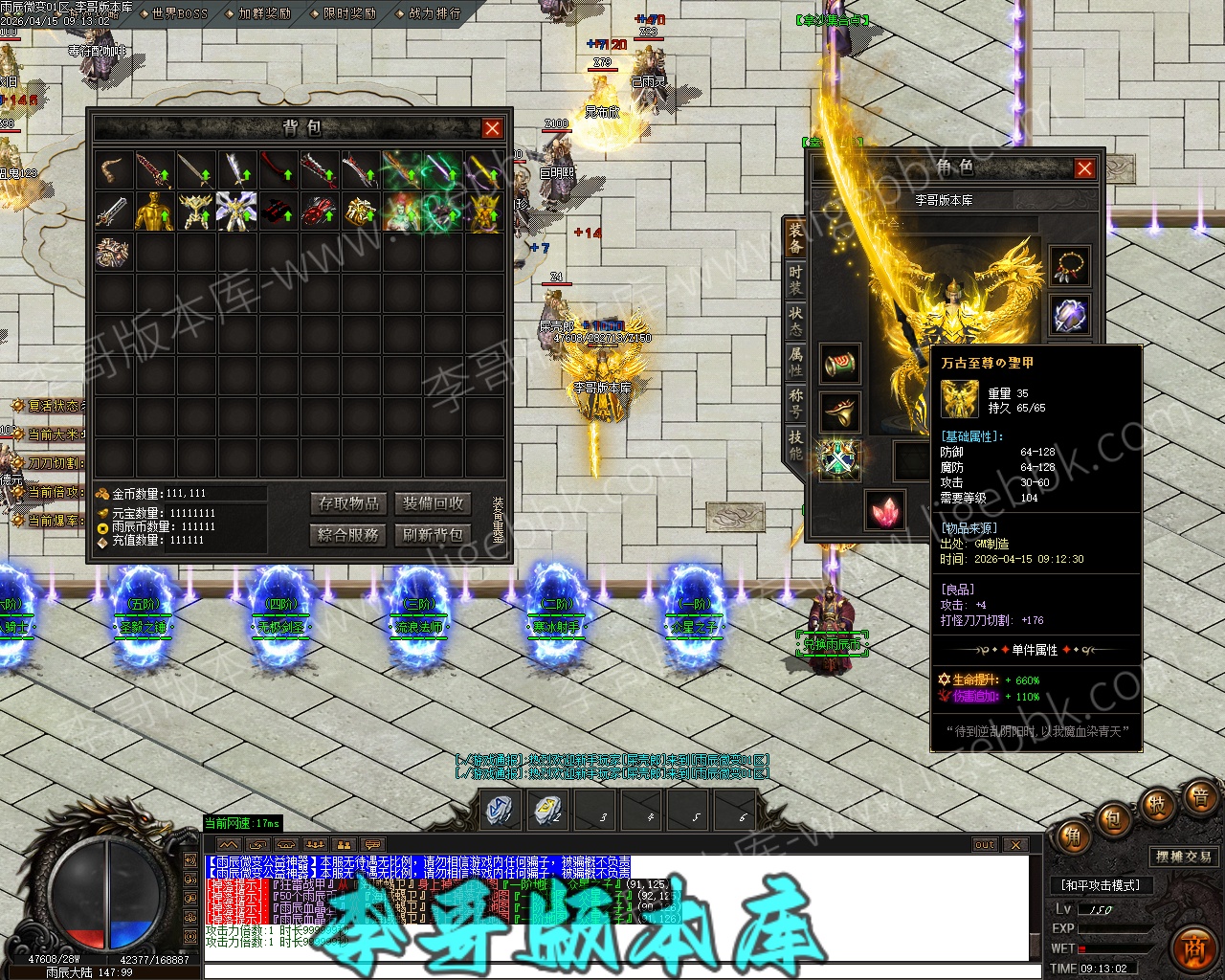Open the 综合服务 services button
This screenshot has height=980, width=1225.
coord(349,535)
